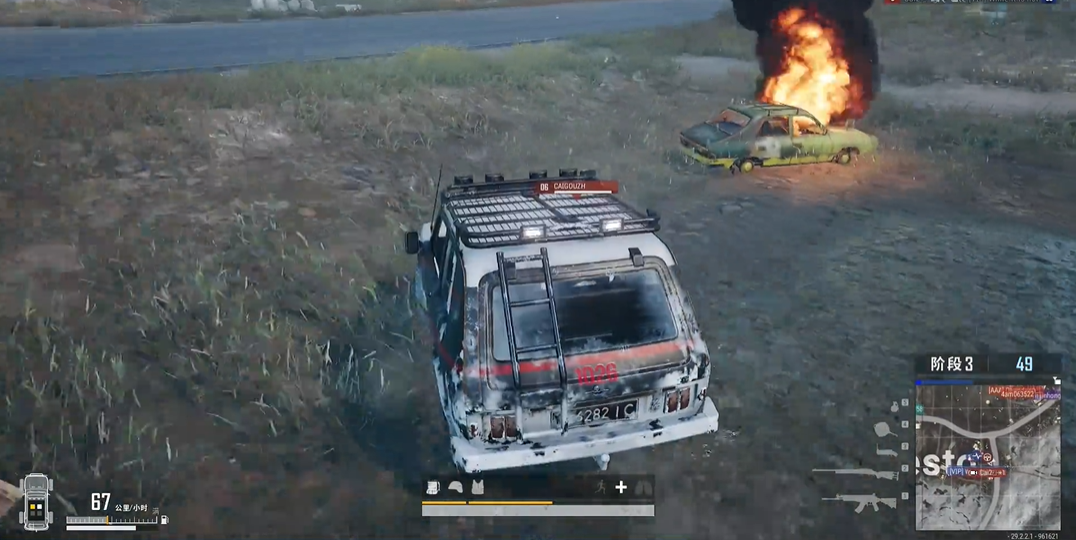The height and width of the screenshot is (540, 1076).
Task: Click the helmet equipment icon
Action: pyautogui.click(x=455, y=487)
